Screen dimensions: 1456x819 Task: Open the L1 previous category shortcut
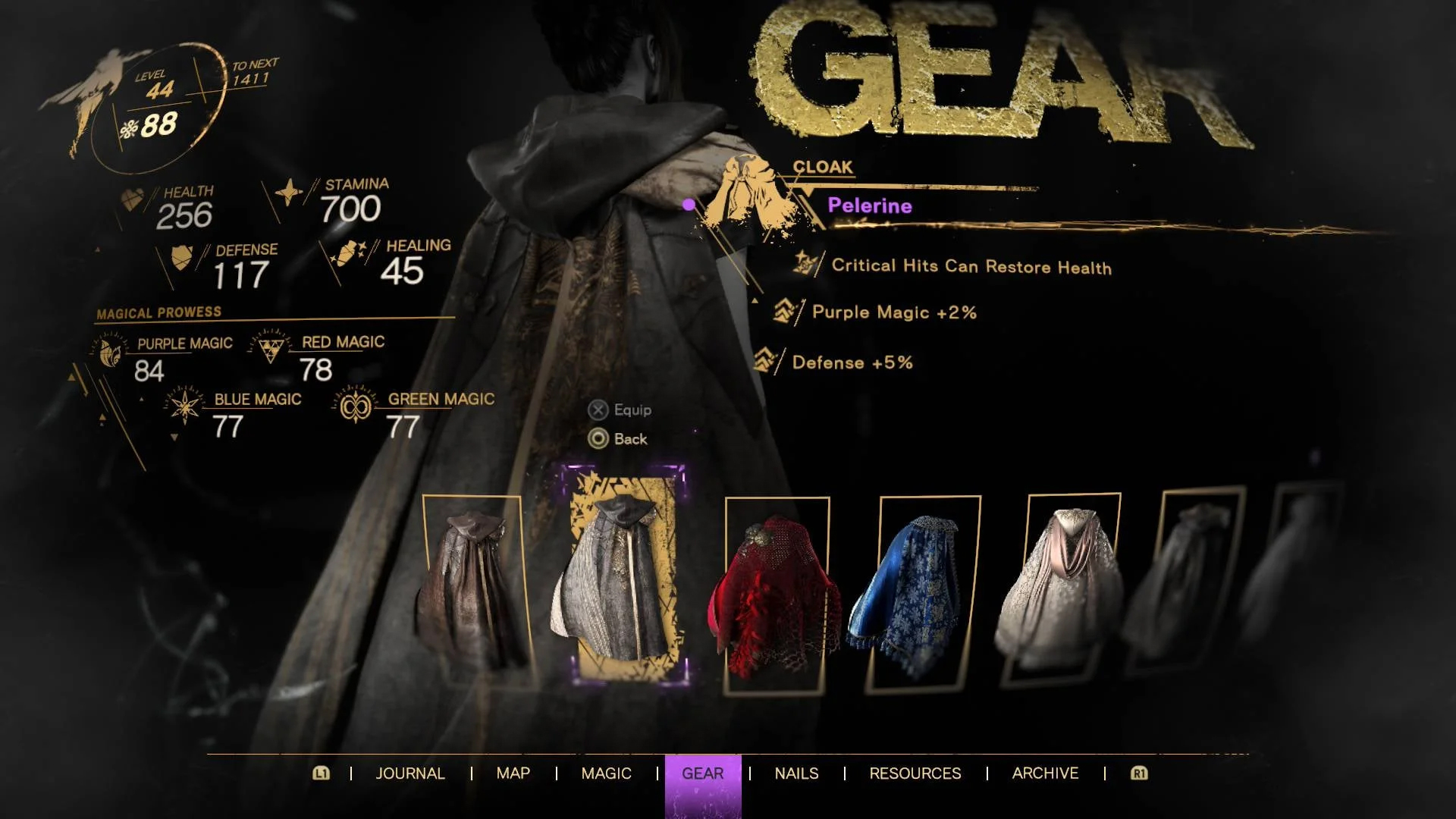[x=322, y=773]
